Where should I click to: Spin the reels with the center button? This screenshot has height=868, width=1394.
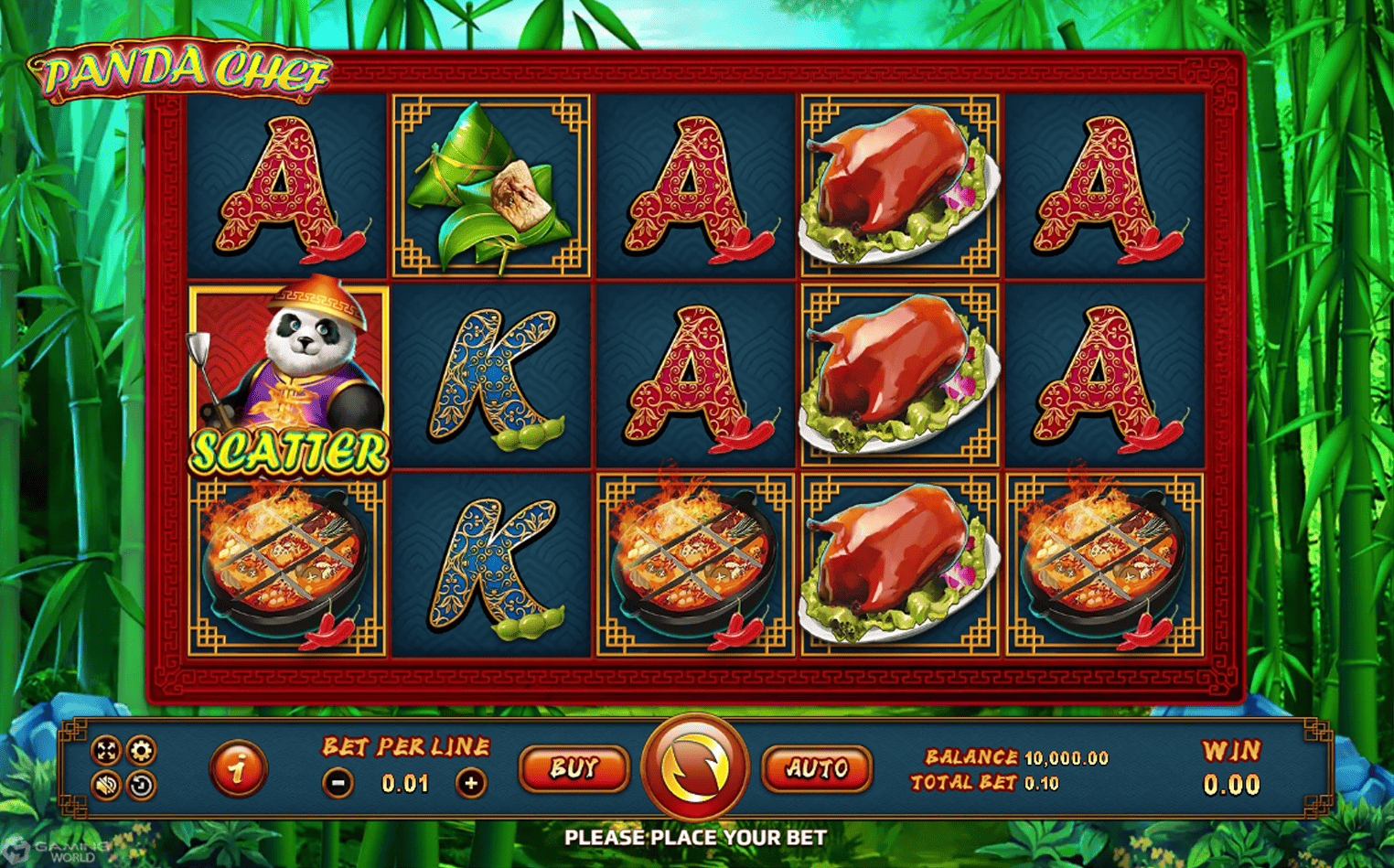point(695,766)
